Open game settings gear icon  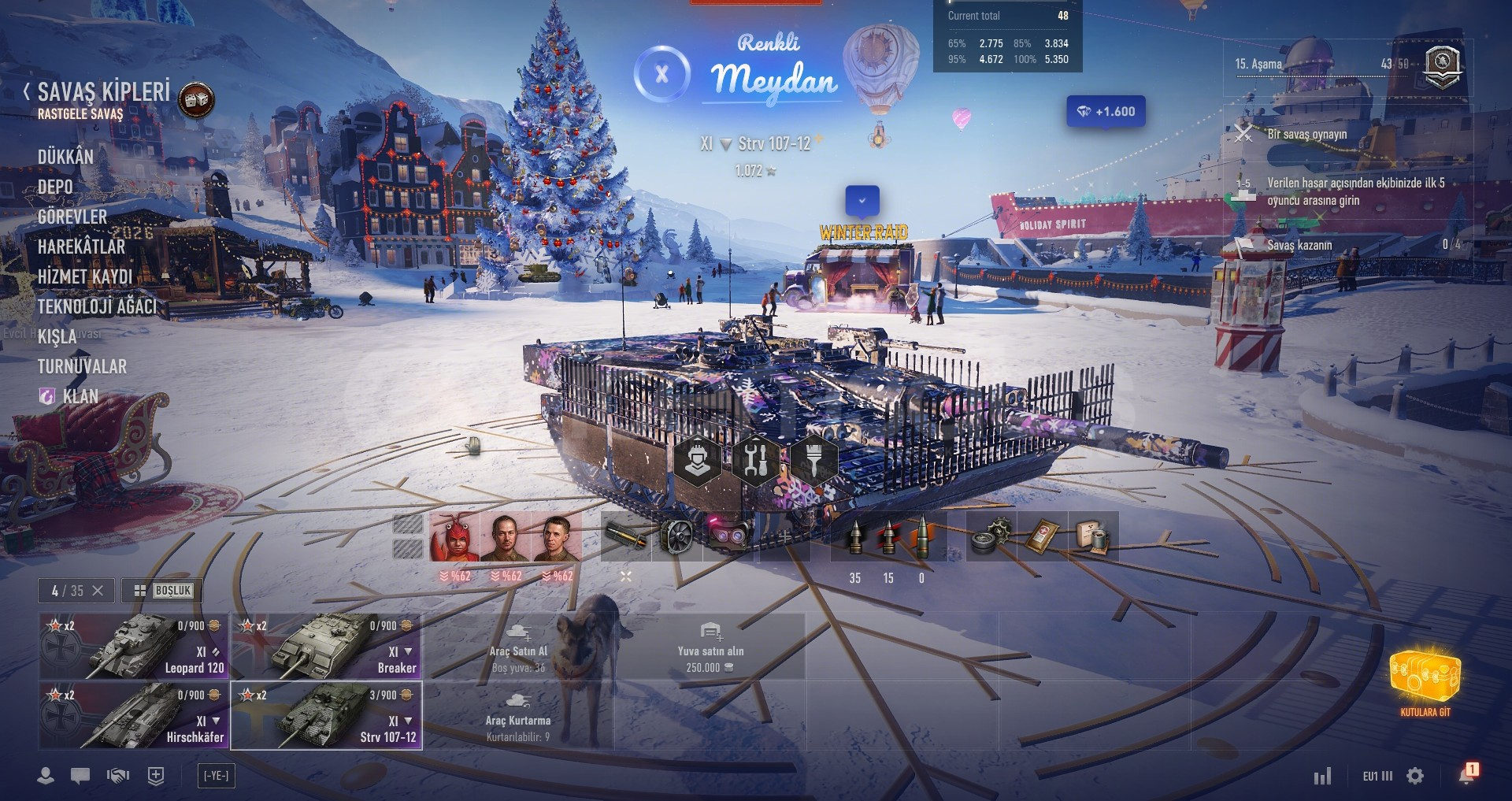pyautogui.click(x=1415, y=776)
